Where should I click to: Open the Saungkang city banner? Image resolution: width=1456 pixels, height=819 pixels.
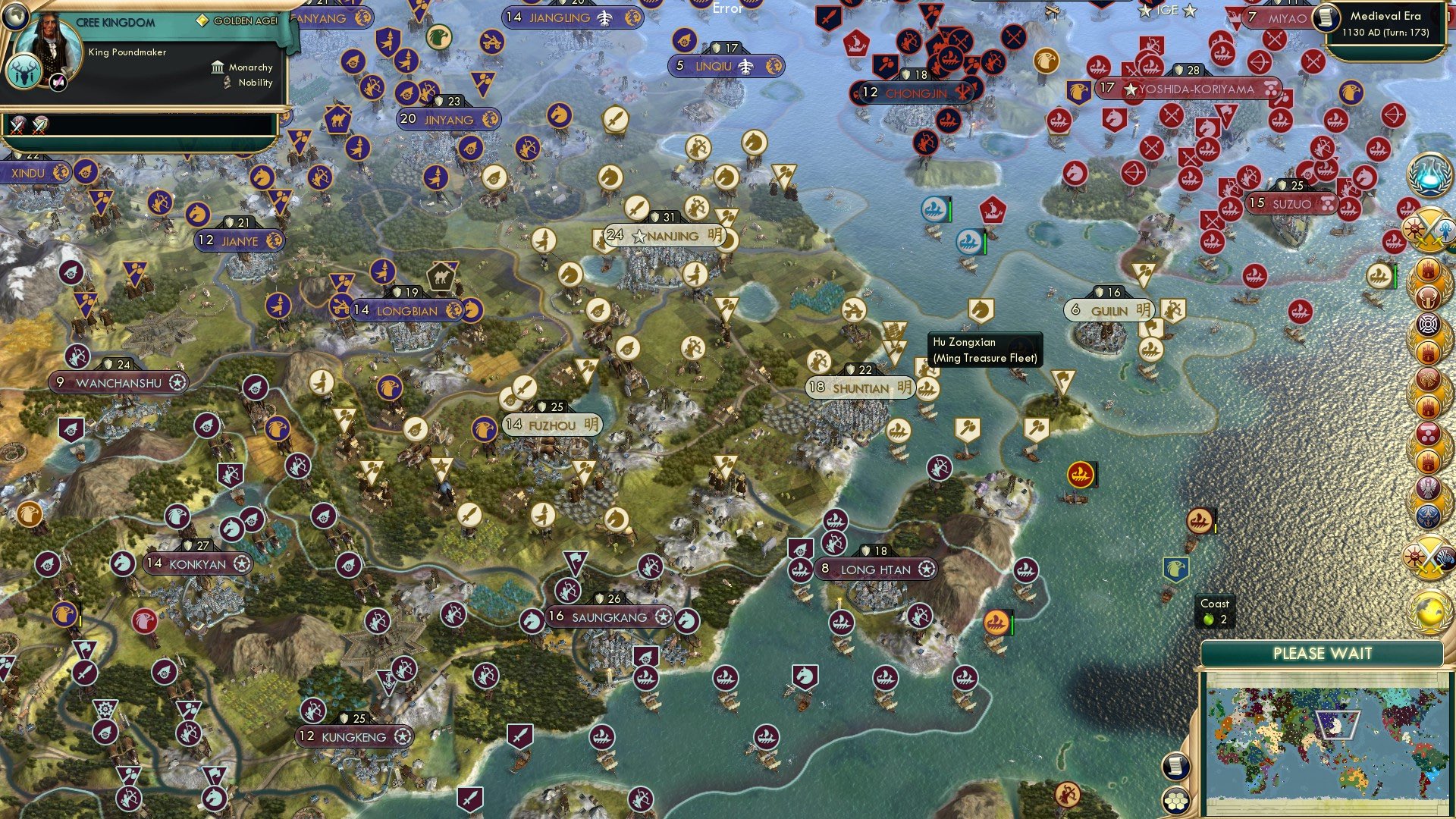(610, 617)
